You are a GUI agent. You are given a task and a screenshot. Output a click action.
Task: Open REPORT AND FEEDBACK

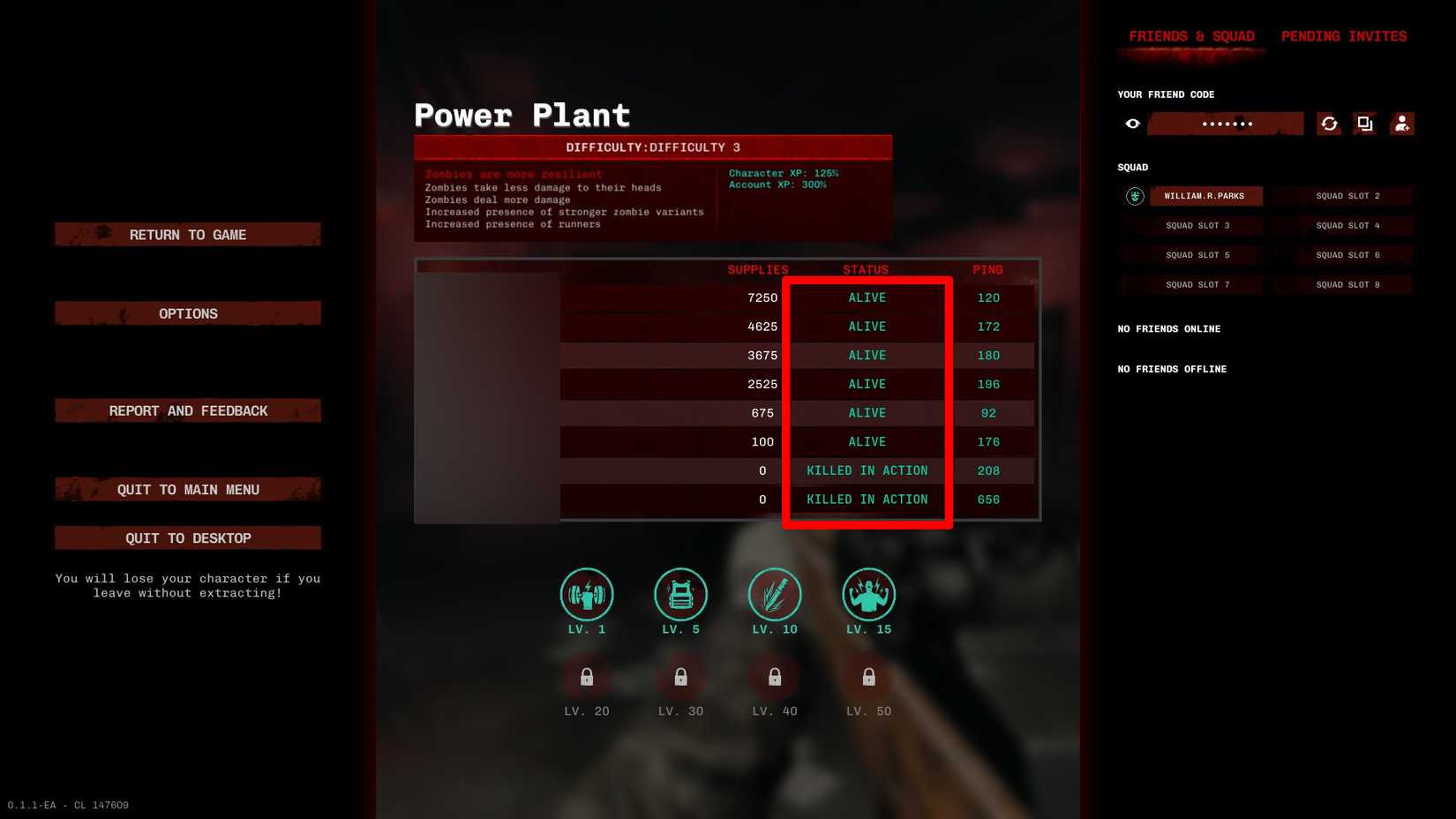tap(188, 410)
